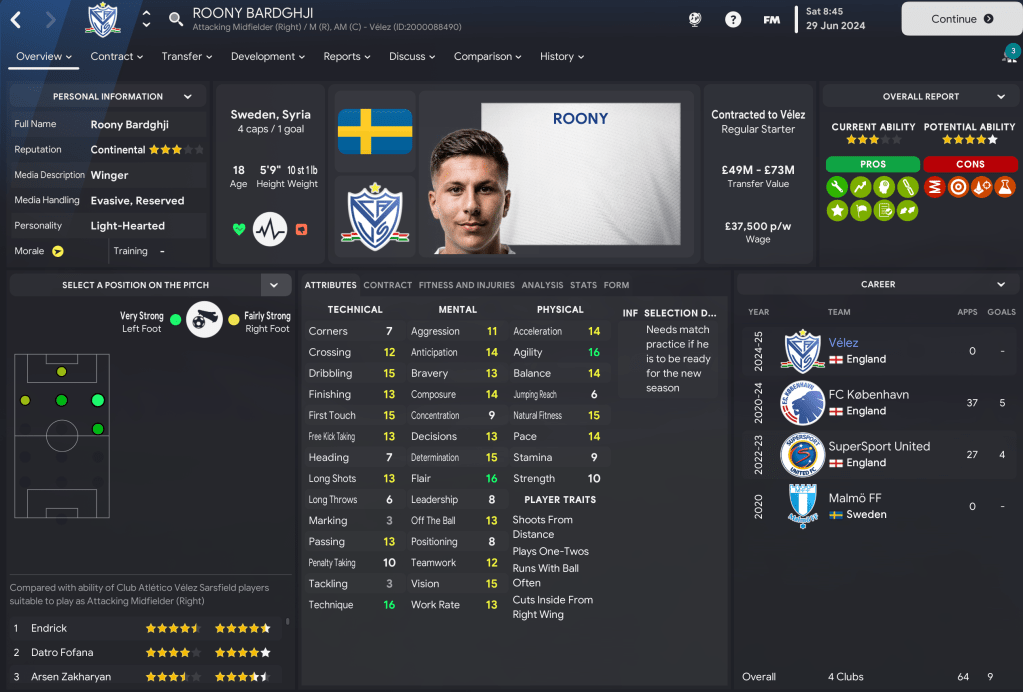Open the Discuss menu
This screenshot has width=1023, height=692.
click(x=412, y=57)
